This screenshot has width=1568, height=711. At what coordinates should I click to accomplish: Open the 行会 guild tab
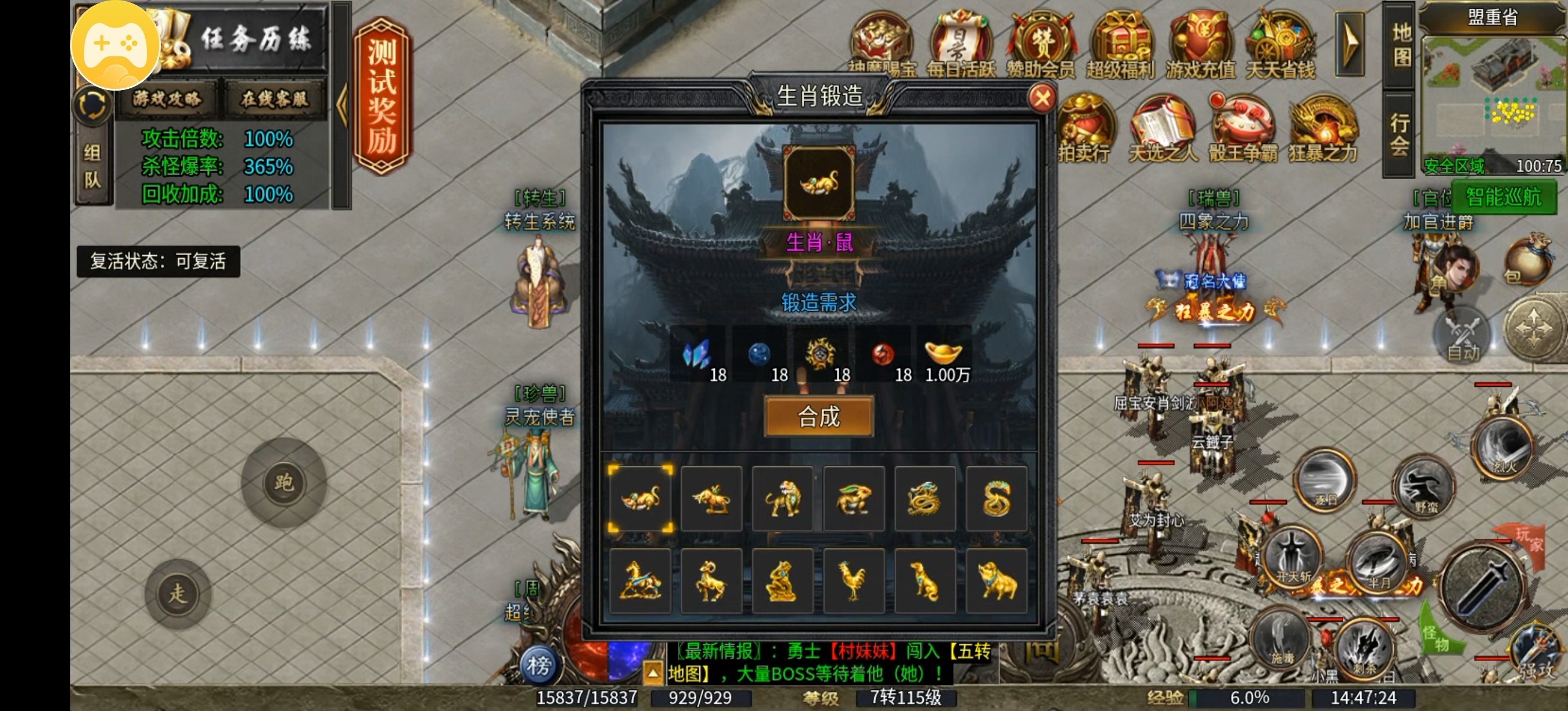(x=1400, y=134)
